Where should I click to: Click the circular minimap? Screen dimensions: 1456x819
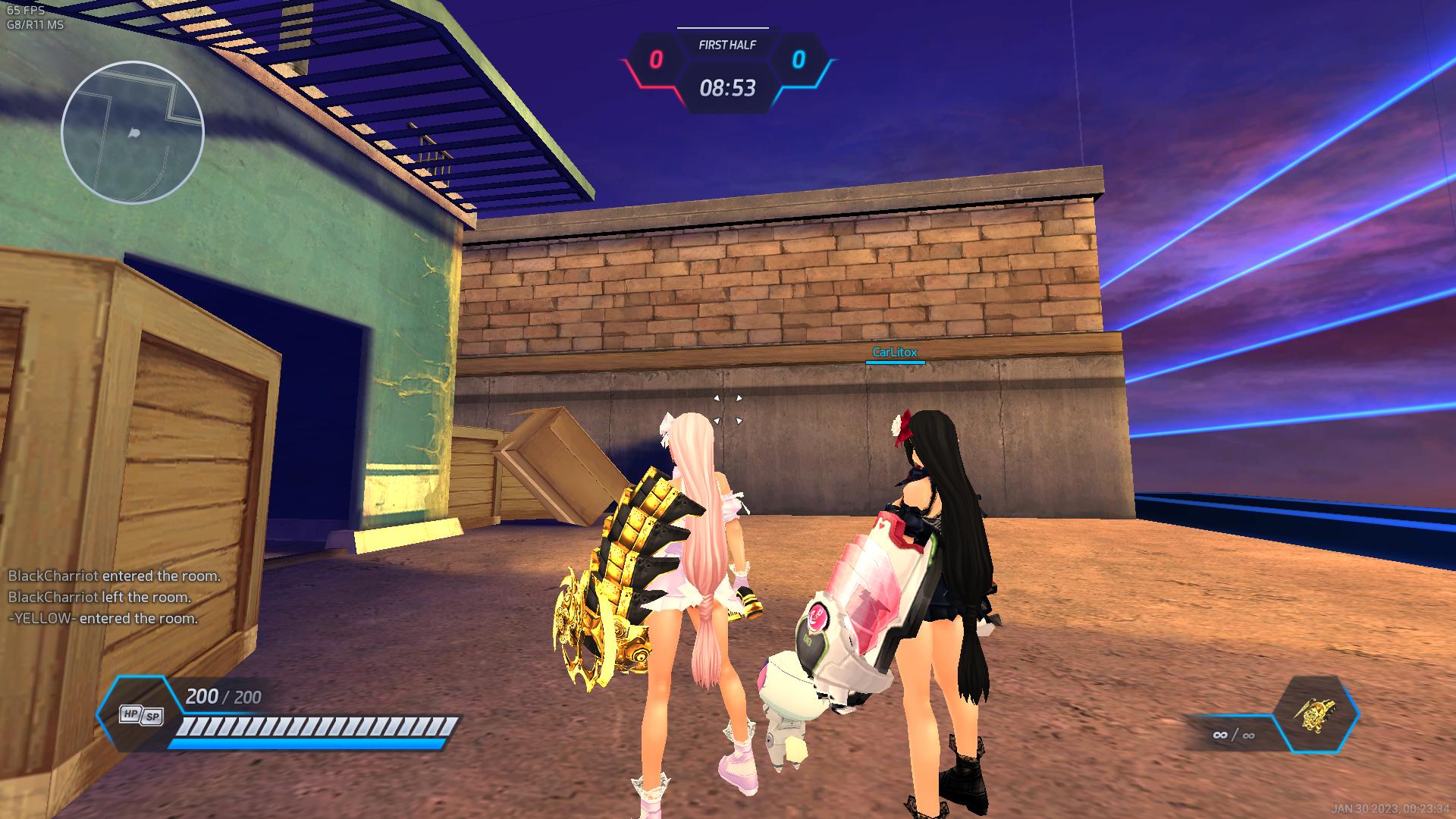pos(133,133)
